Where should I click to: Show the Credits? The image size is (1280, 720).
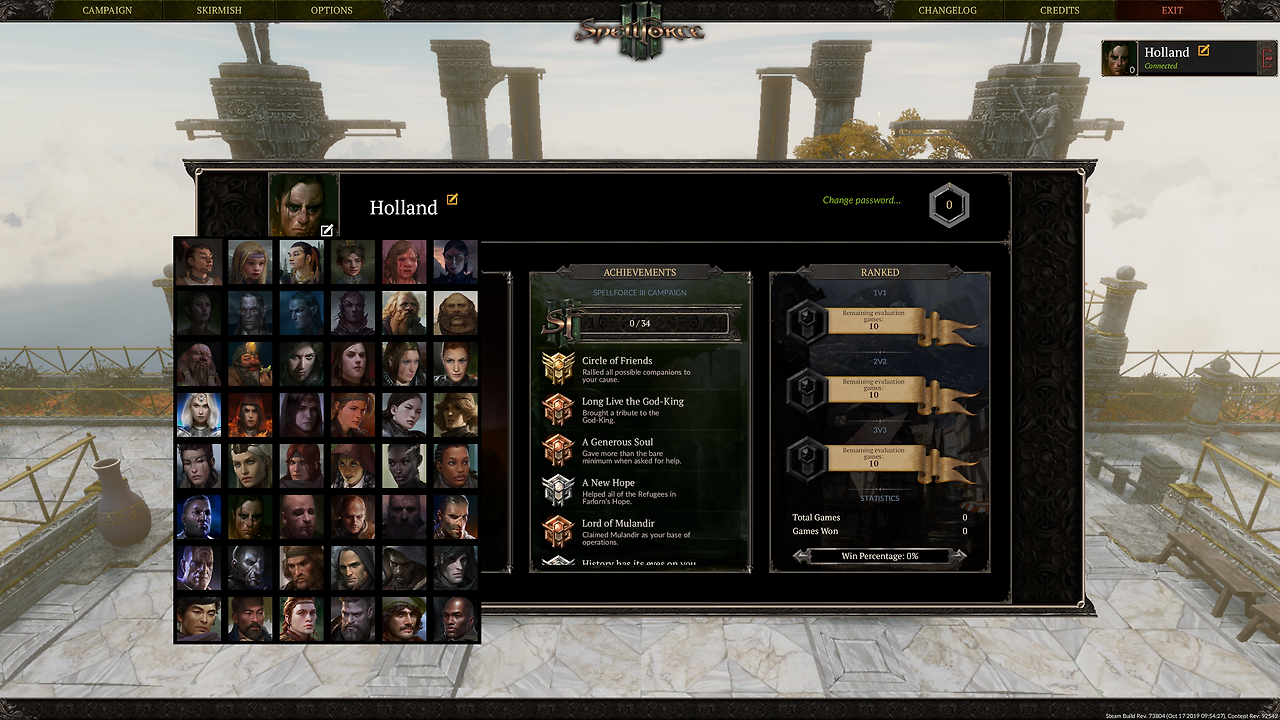pos(1059,10)
